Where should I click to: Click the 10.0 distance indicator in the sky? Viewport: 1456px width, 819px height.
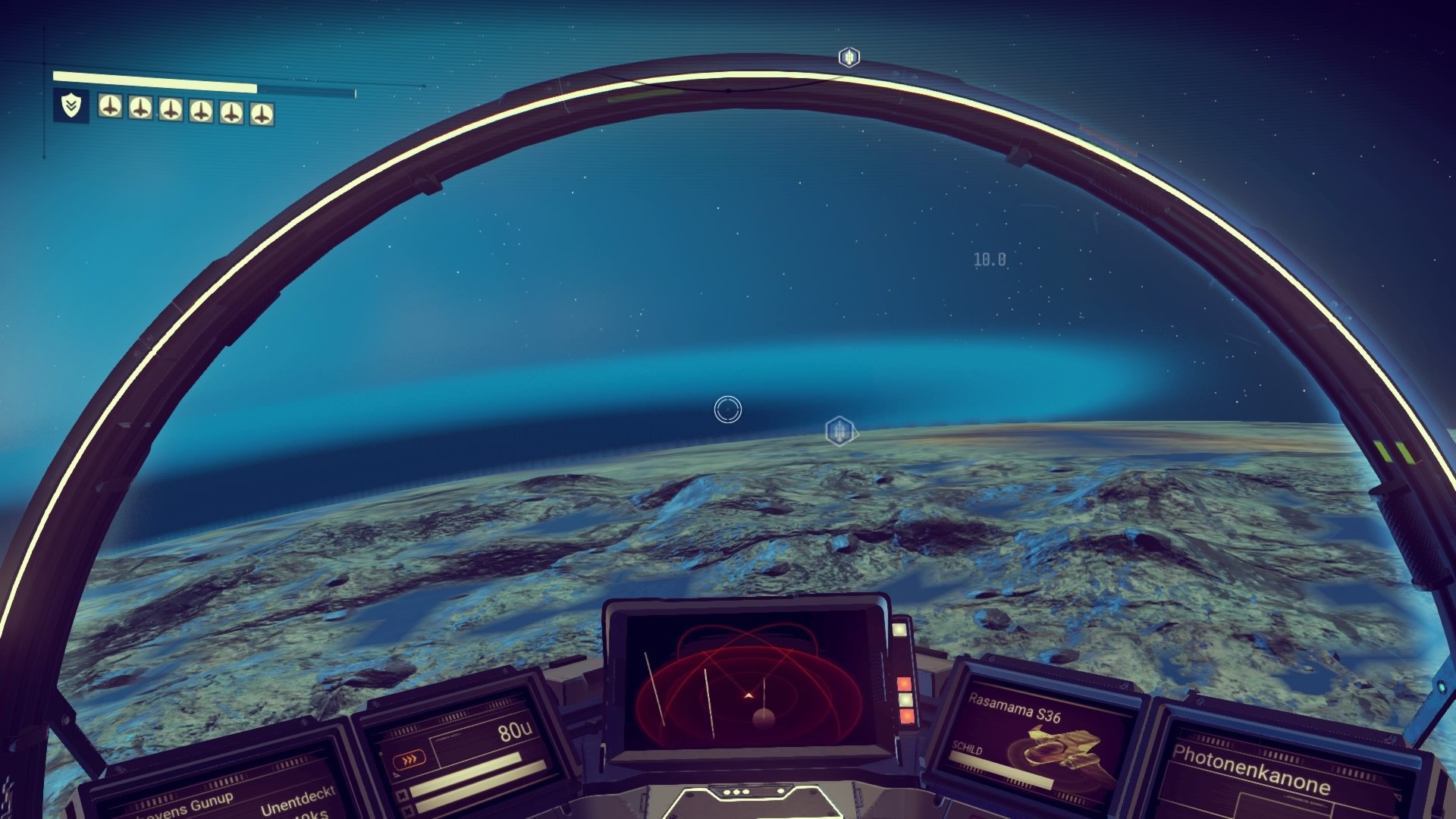(988, 259)
